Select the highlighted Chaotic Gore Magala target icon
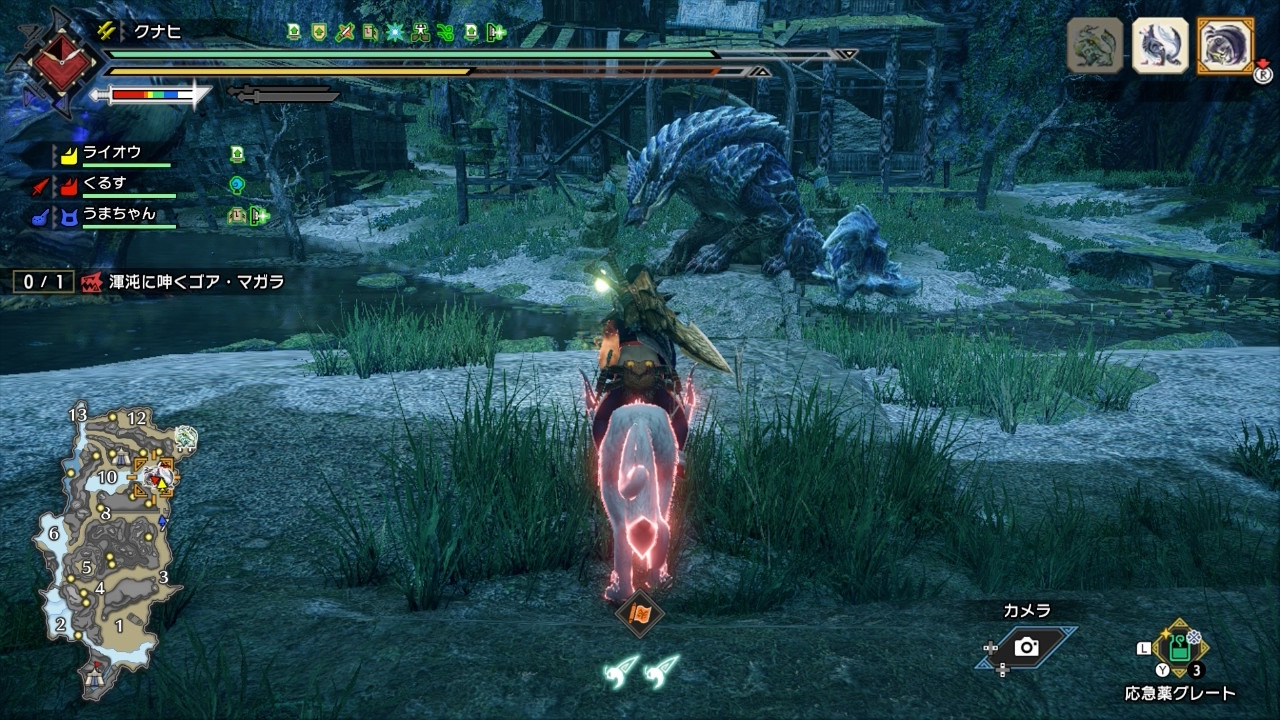Screen dimensions: 1280x720 pos(1225,45)
